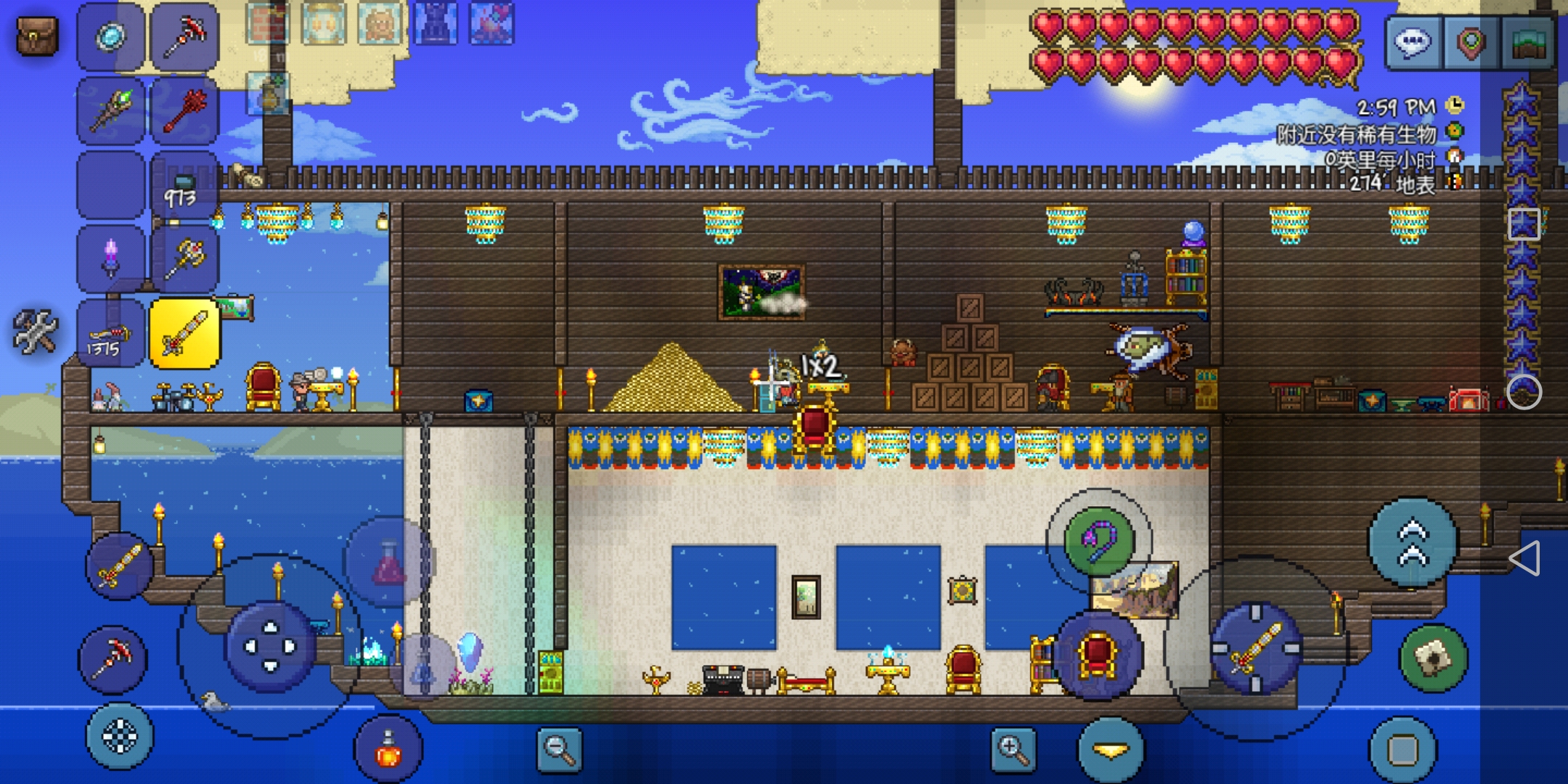Toggle the crosshair cursor mode button
The image size is (1568, 784).
[120, 737]
